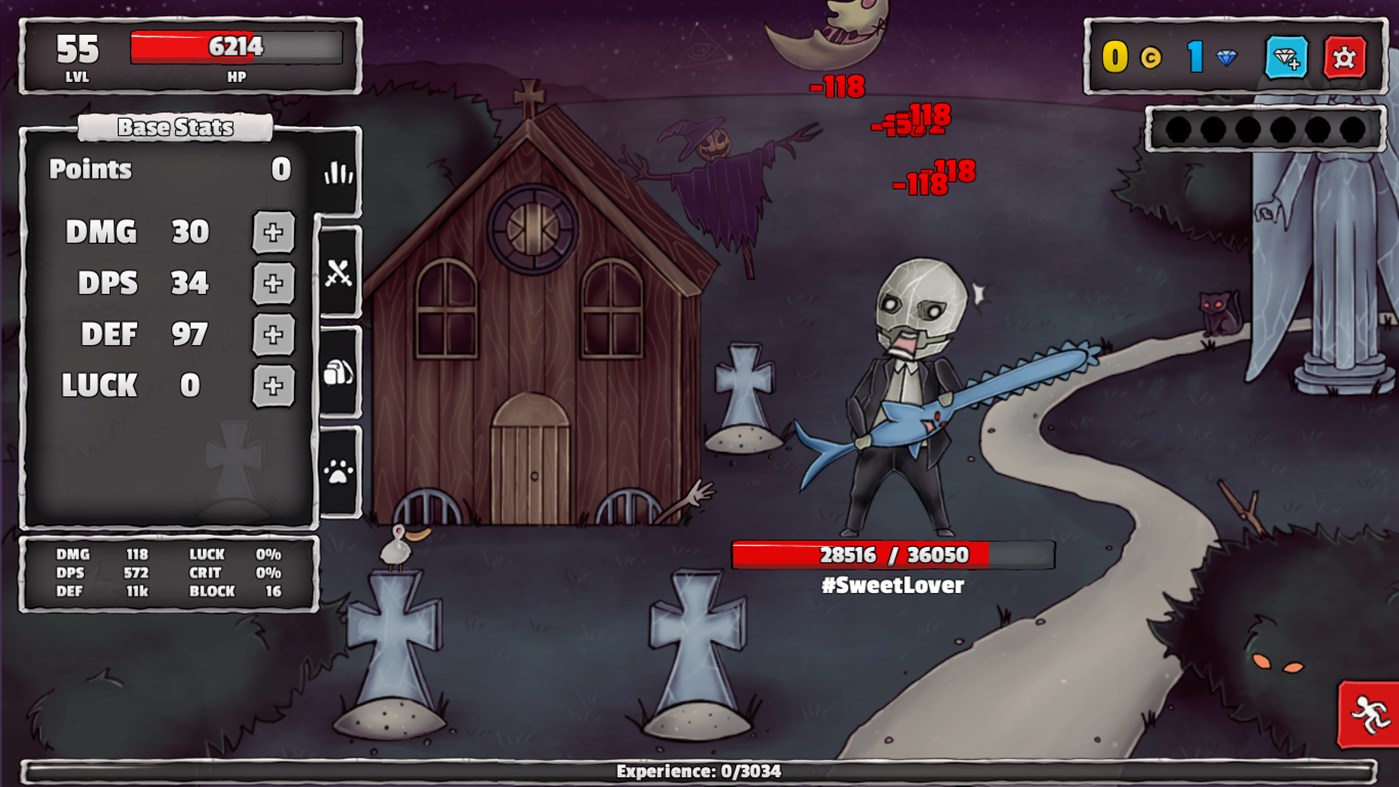Increase DMG with its plus button
Screen dimensions: 1399x787
[x=272, y=232]
